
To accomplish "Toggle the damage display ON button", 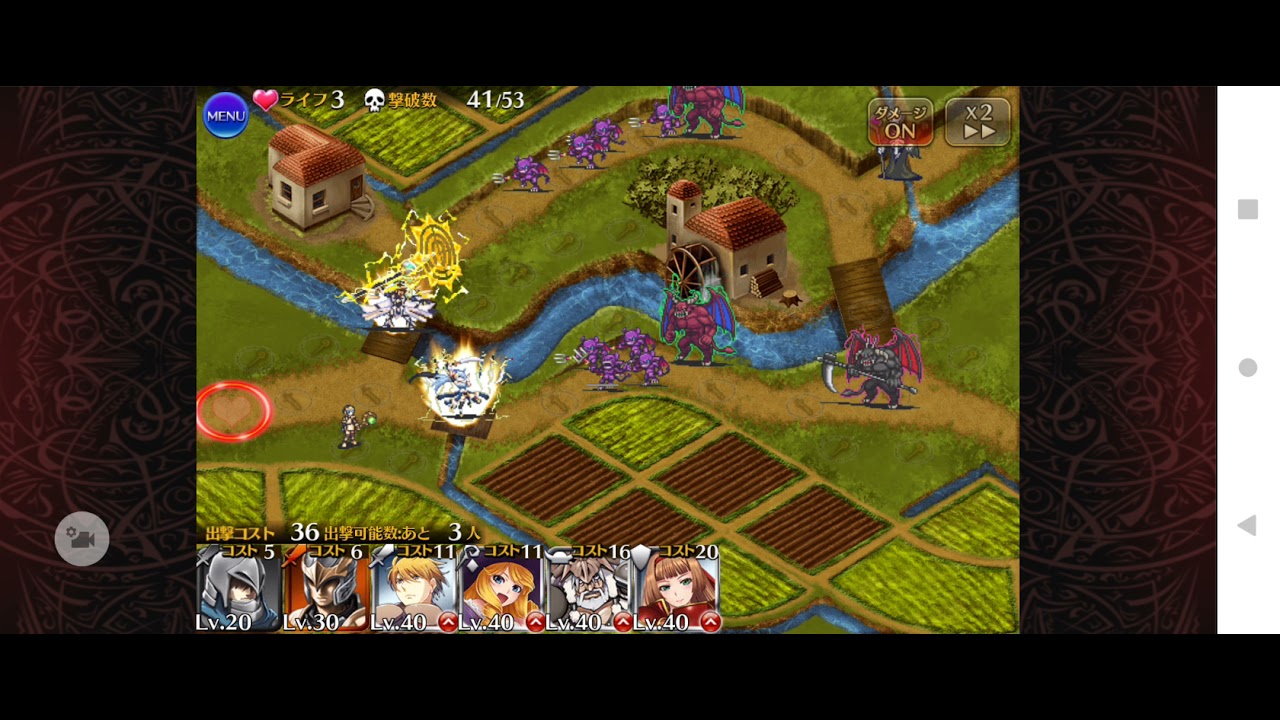I will [899, 122].
